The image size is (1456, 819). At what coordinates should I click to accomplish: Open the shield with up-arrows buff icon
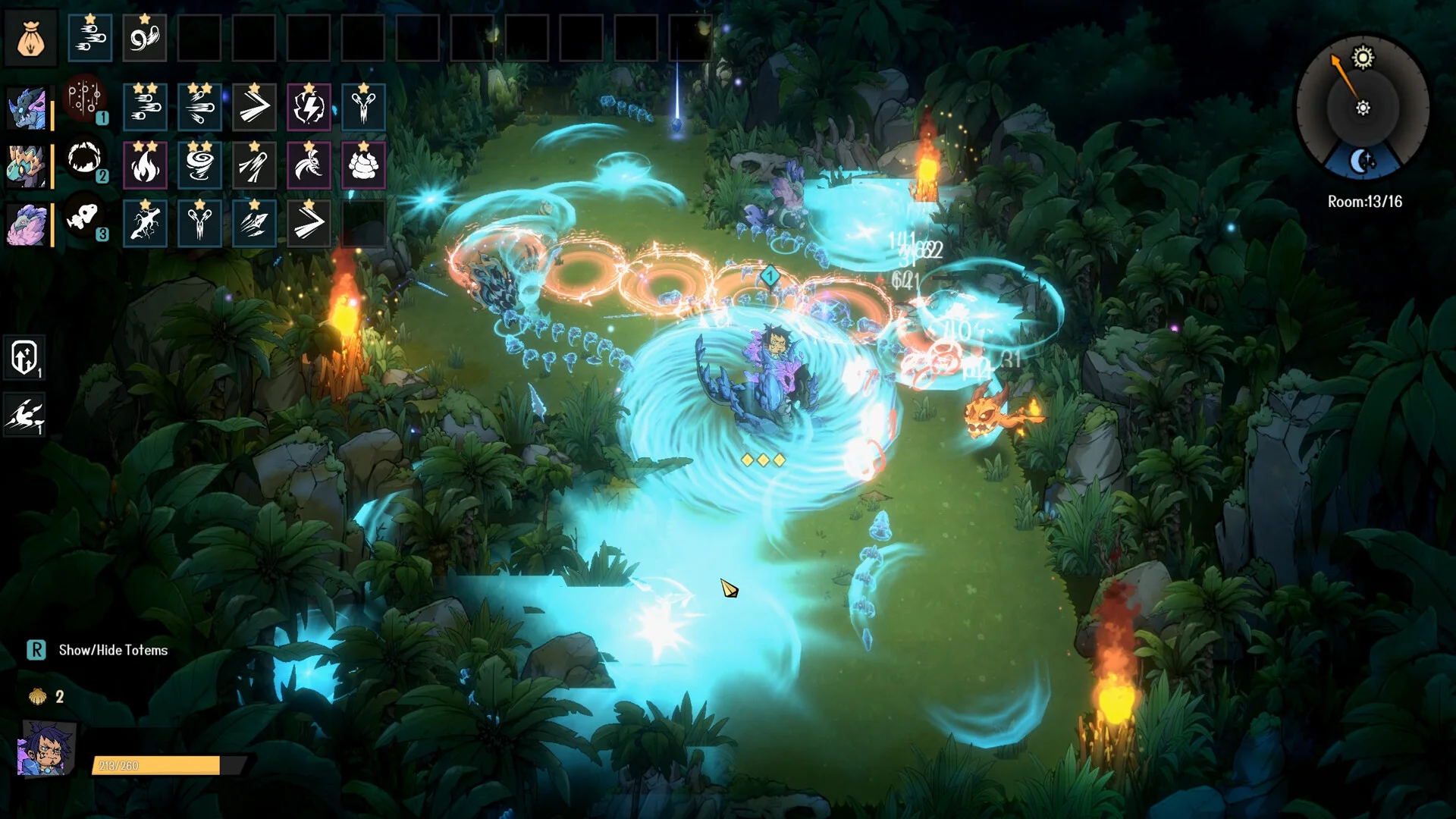point(24,356)
